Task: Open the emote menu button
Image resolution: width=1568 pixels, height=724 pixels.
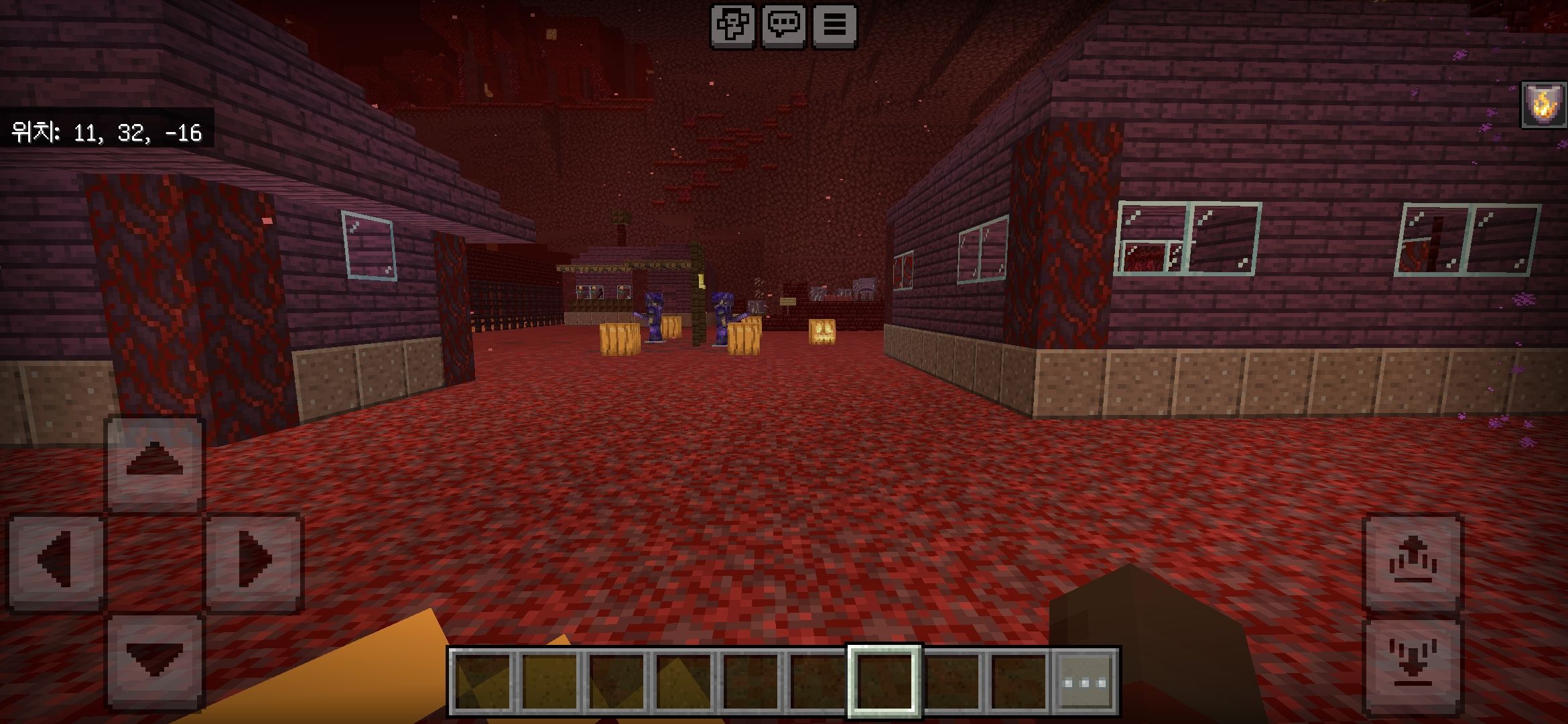Action: pyautogui.click(x=732, y=26)
